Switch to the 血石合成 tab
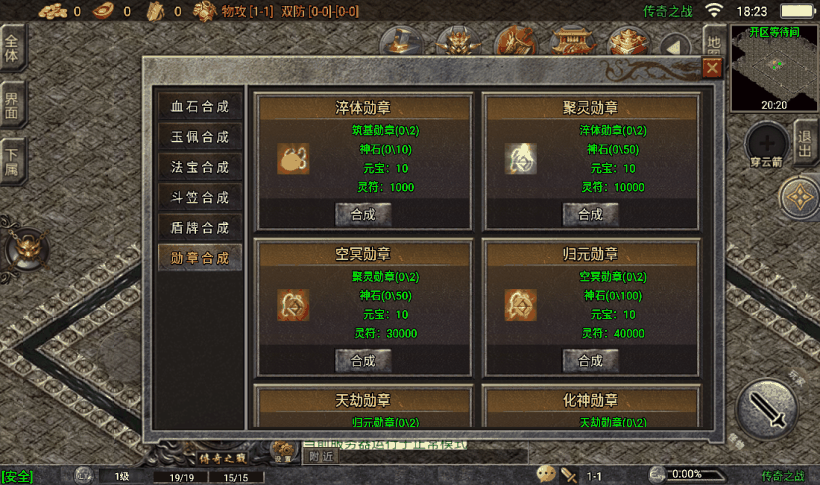The height and width of the screenshot is (485, 820). click(200, 107)
